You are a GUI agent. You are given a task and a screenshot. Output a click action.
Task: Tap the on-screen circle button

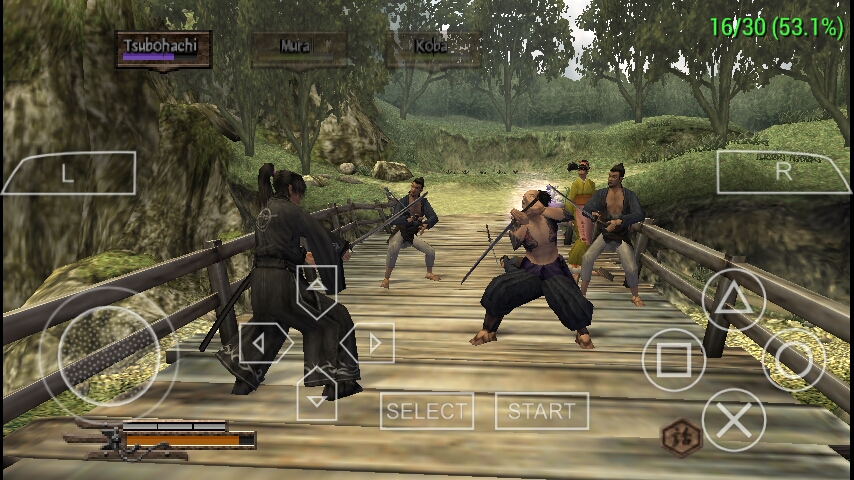coord(794,360)
